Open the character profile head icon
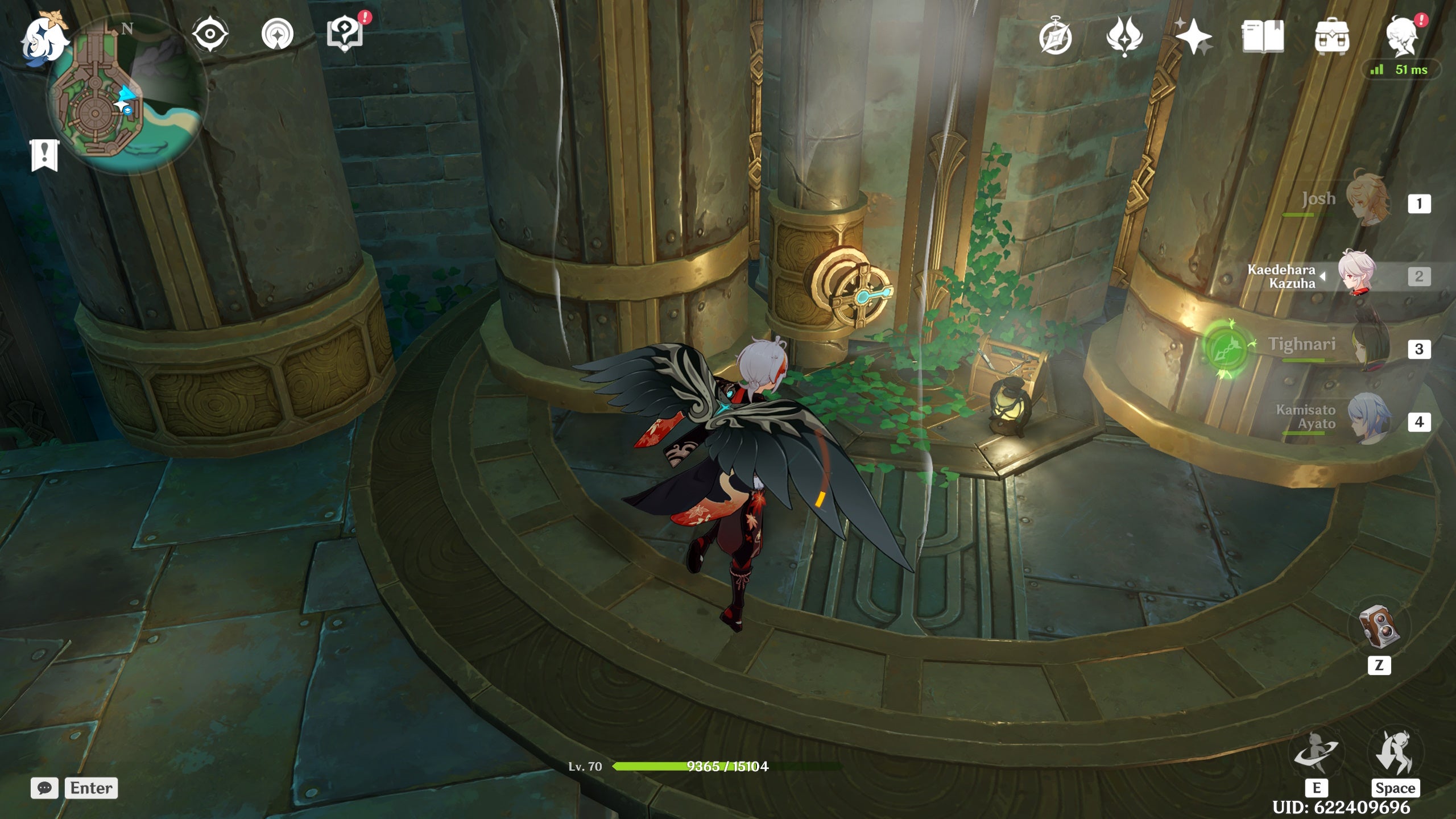 point(1403,38)
